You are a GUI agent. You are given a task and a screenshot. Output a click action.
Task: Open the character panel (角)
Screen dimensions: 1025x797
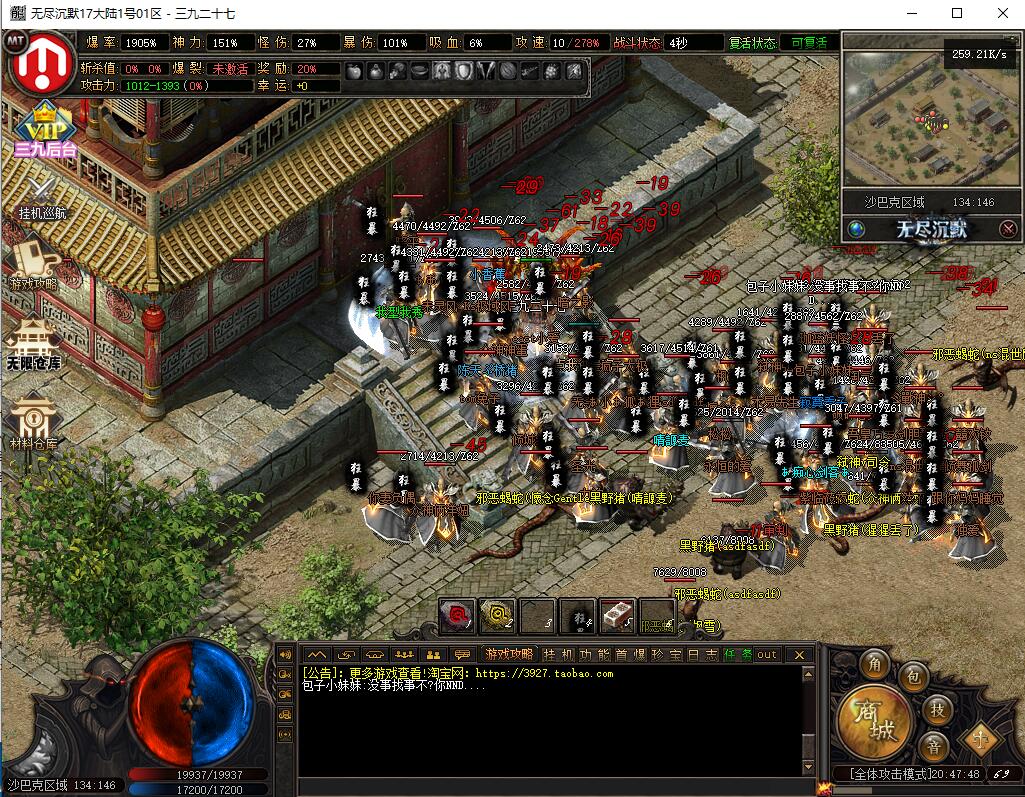point(876,665)
